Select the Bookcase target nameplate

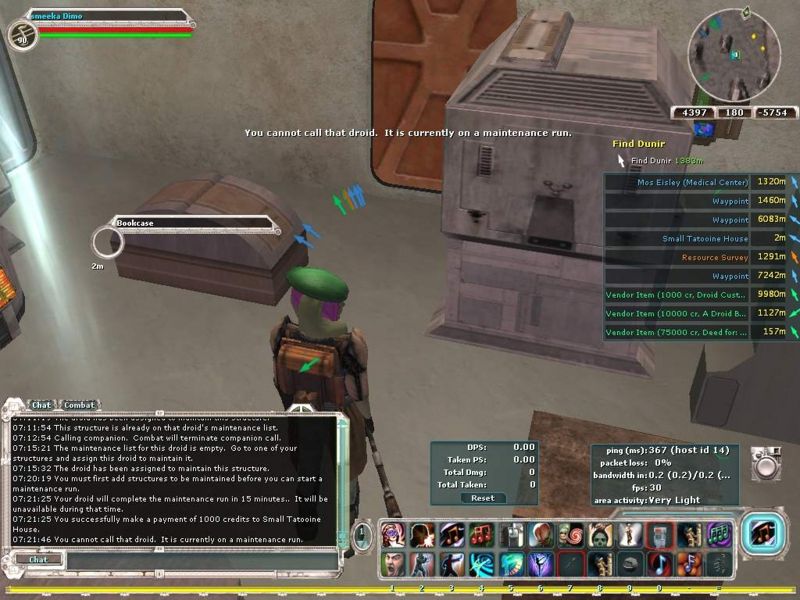click(190, 223)
